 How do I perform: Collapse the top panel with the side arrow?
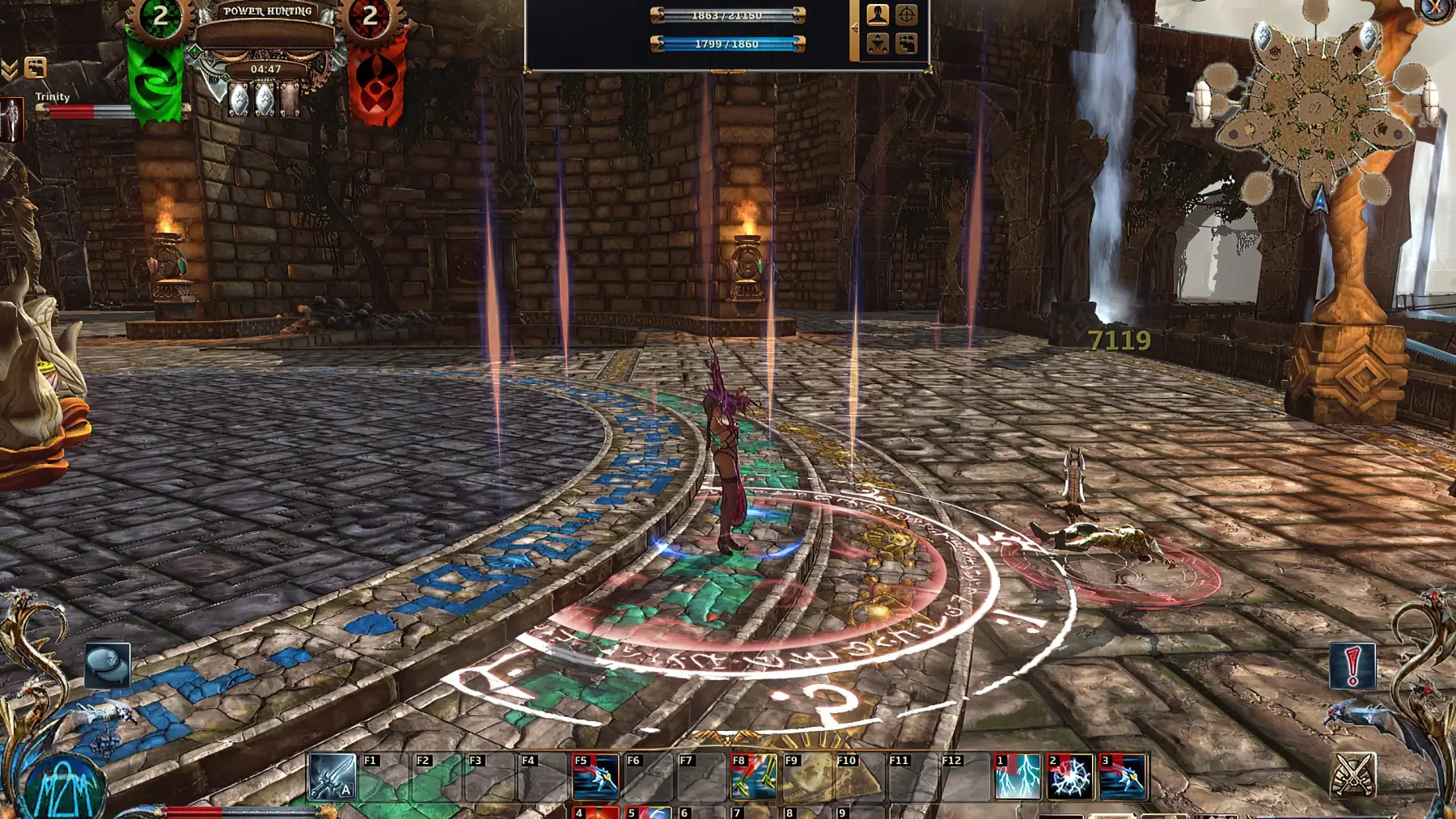854,28
